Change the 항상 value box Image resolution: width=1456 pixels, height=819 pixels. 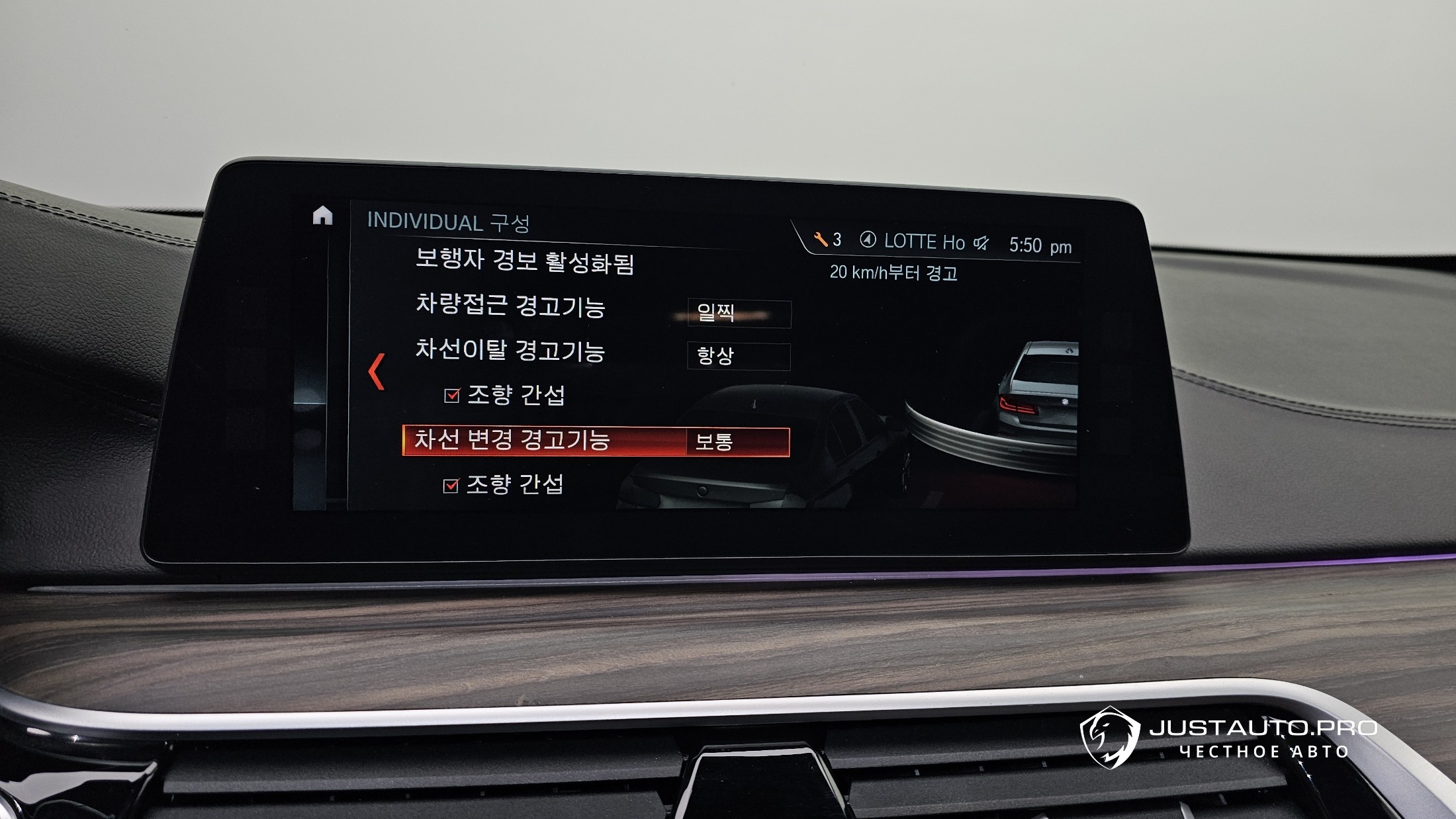coord(739,357)
